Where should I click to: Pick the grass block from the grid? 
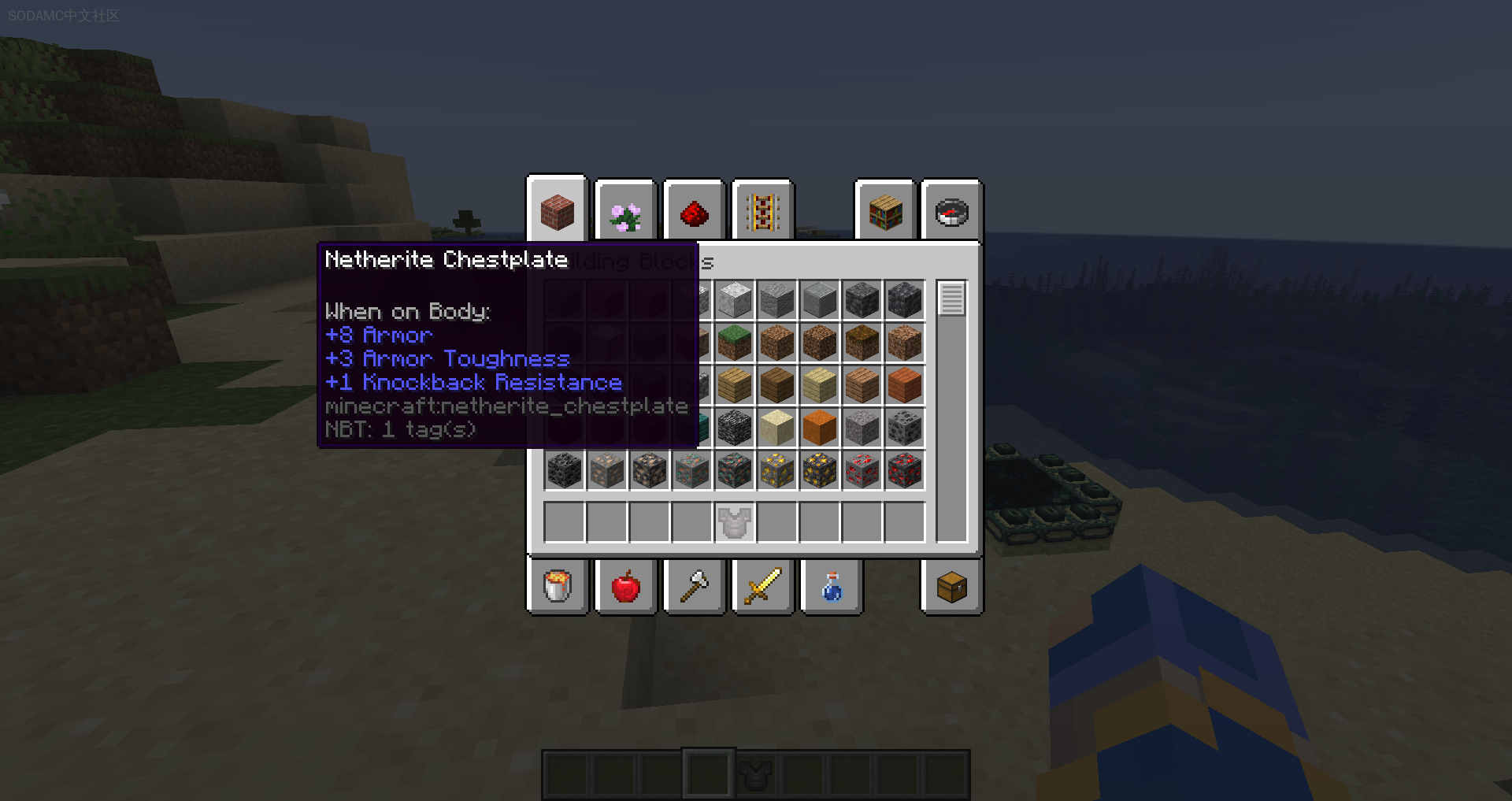735,343
